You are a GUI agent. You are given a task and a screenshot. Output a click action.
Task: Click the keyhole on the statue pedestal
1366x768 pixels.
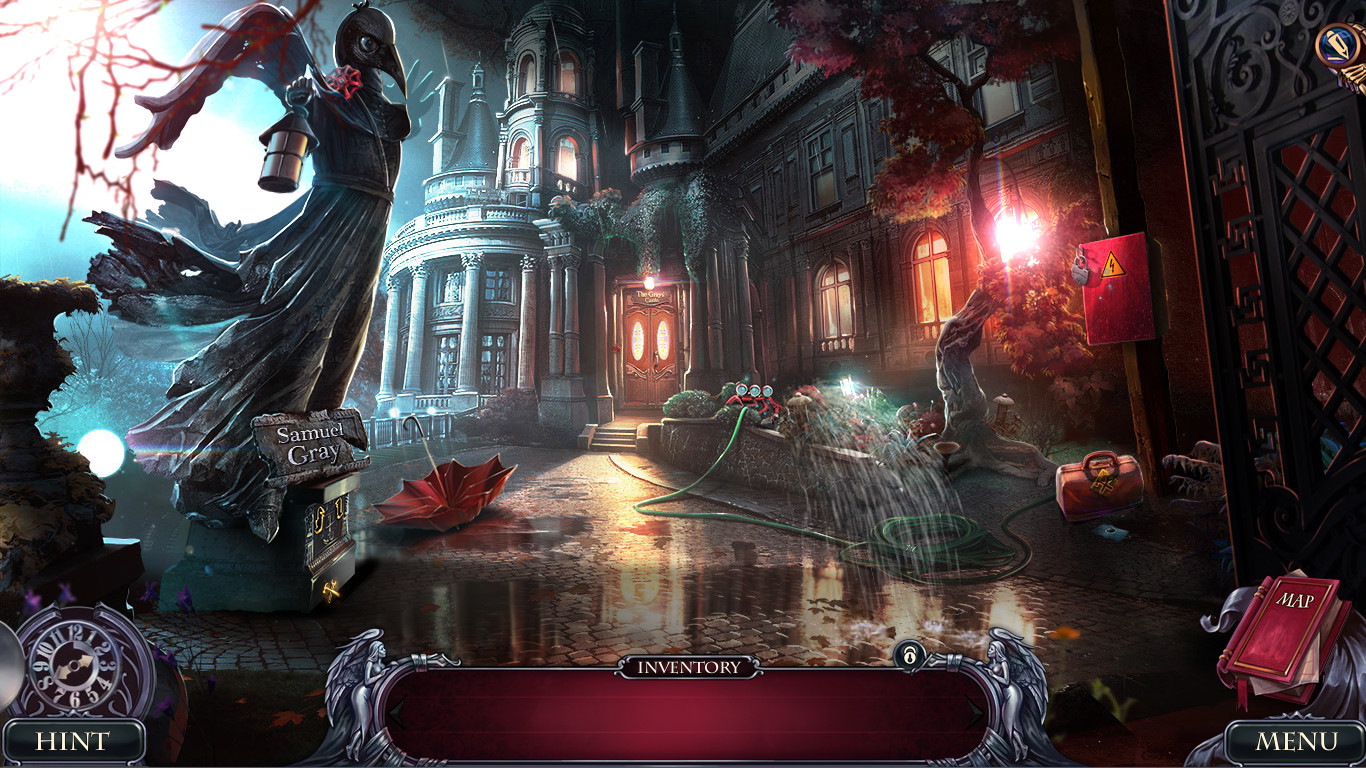click(322, 520)
